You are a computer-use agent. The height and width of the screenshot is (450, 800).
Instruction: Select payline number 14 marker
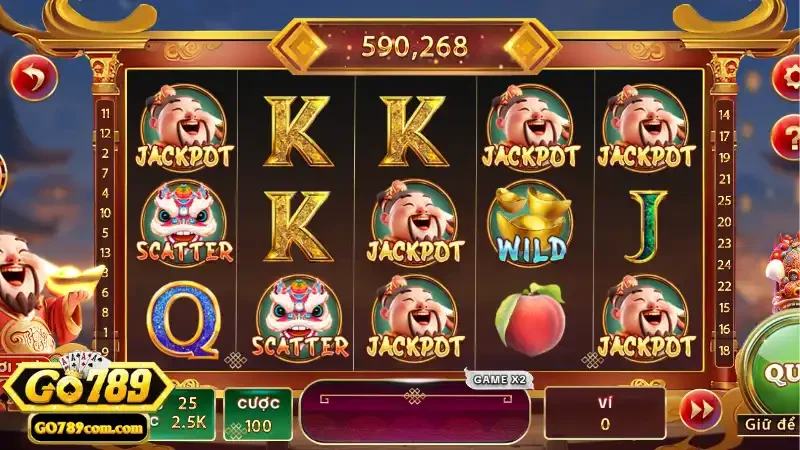[x=724, y=113]
